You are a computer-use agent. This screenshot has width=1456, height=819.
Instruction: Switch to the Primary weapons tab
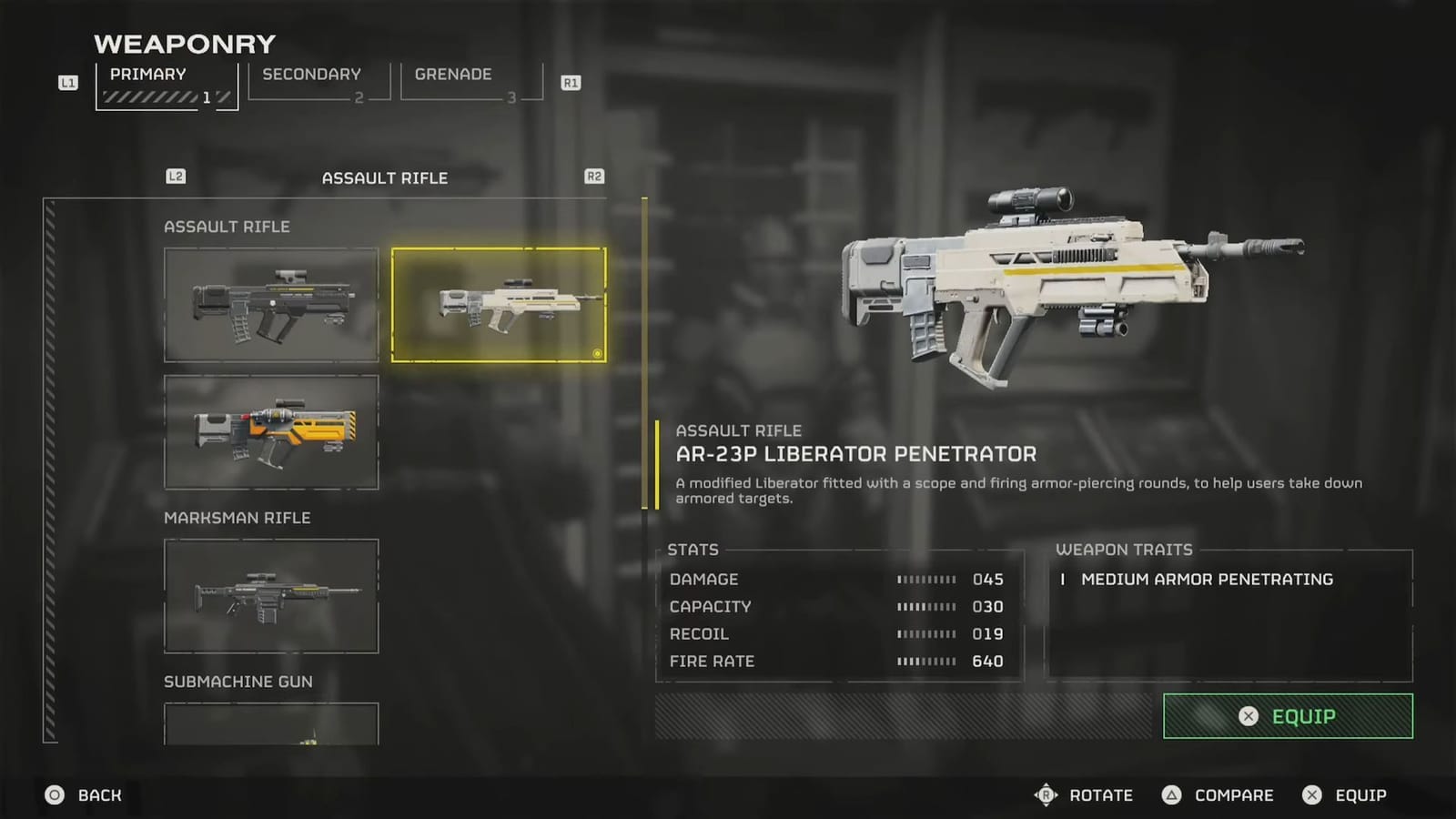coord(167,85)
